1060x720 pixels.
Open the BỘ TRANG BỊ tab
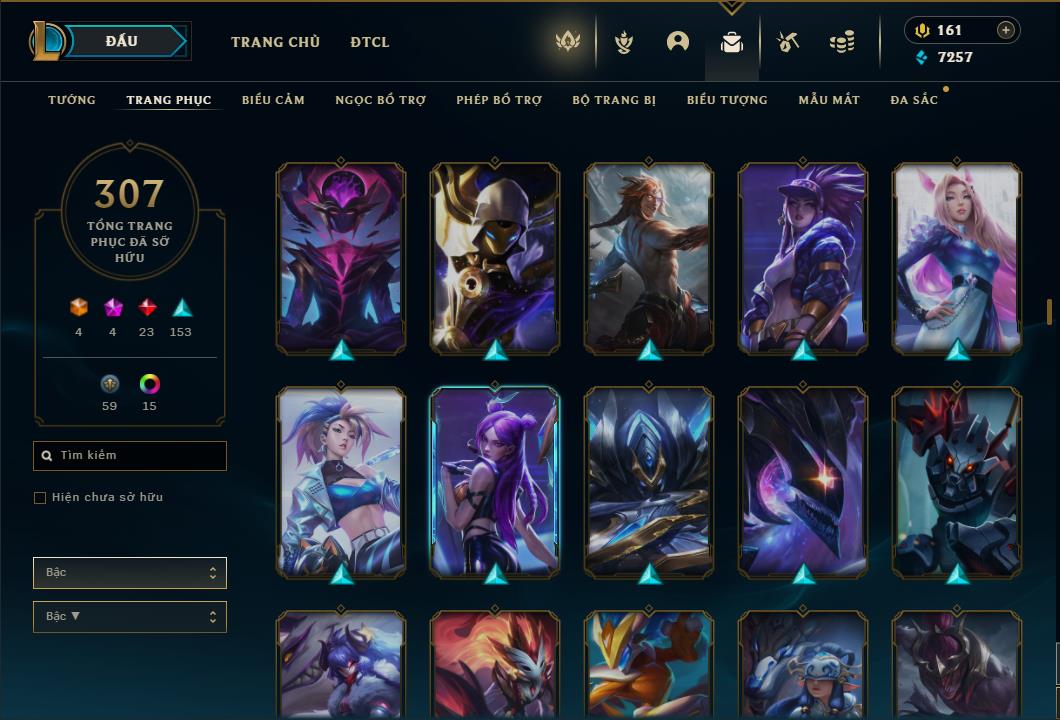[x=614, y=100]
